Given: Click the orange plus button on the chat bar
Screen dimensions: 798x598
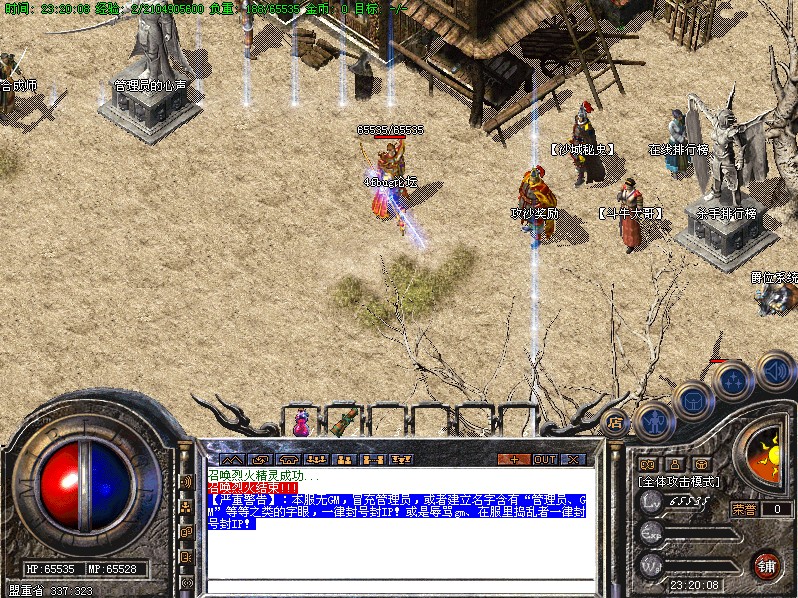Looking at the screenshot, I should point(514,459).
